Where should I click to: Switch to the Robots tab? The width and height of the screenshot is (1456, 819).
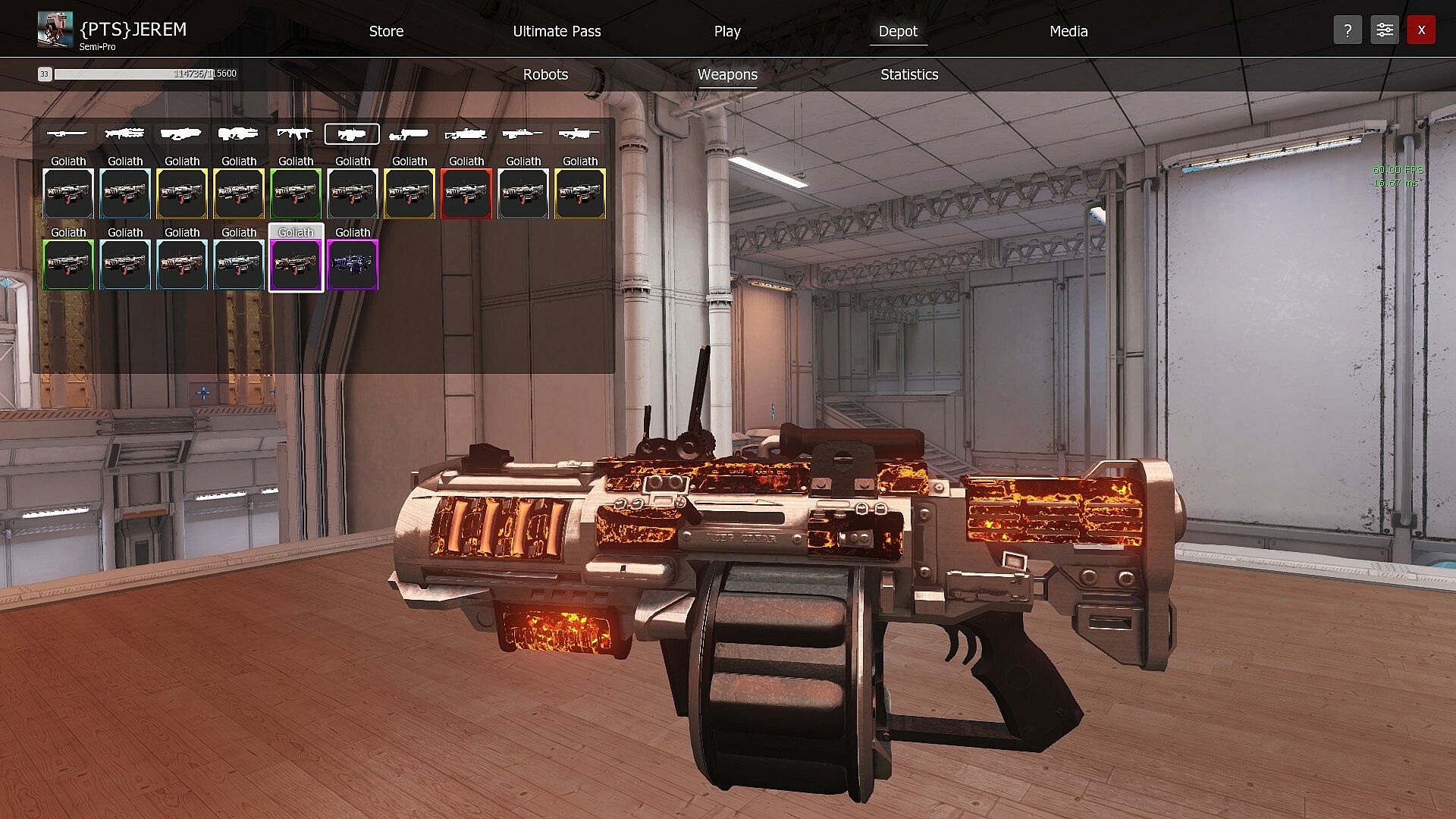(545, 74)
